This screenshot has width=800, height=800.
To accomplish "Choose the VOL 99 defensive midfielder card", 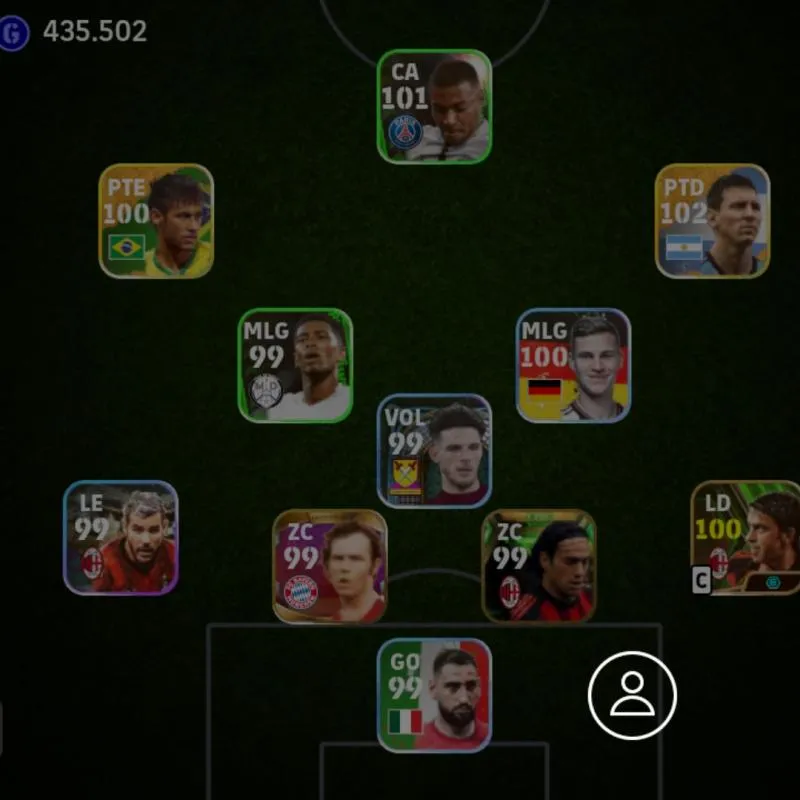I will click(434, 450).
